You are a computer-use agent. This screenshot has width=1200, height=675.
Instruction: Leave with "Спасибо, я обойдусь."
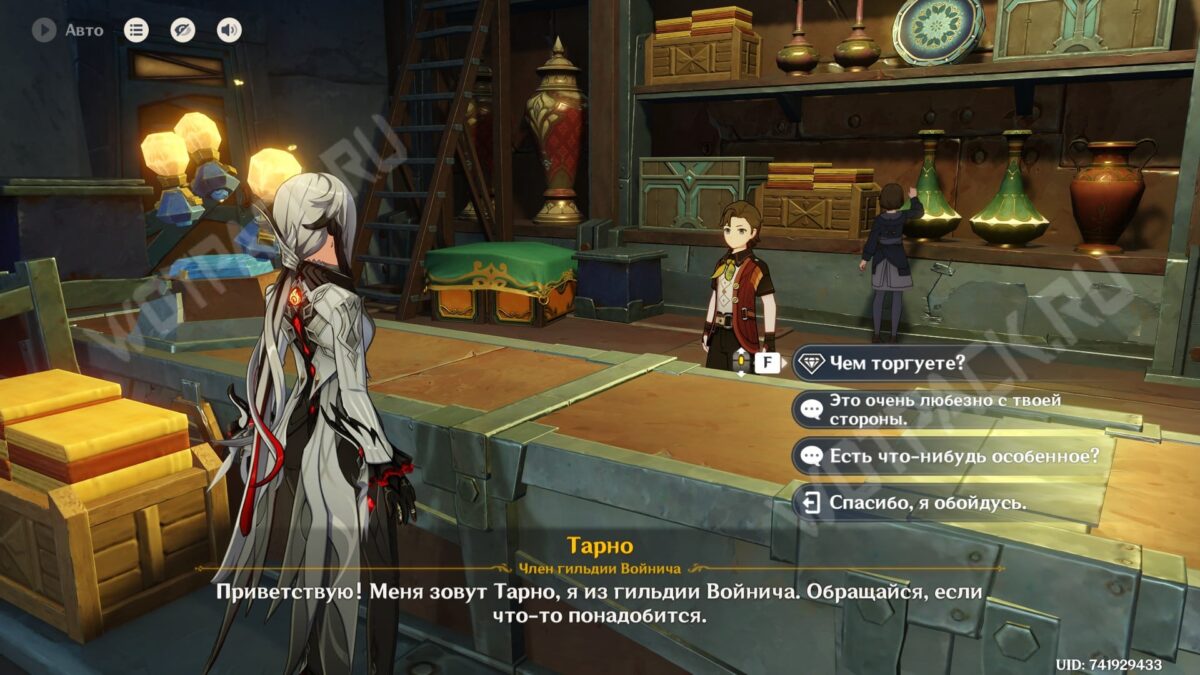[x=926, y=502]
